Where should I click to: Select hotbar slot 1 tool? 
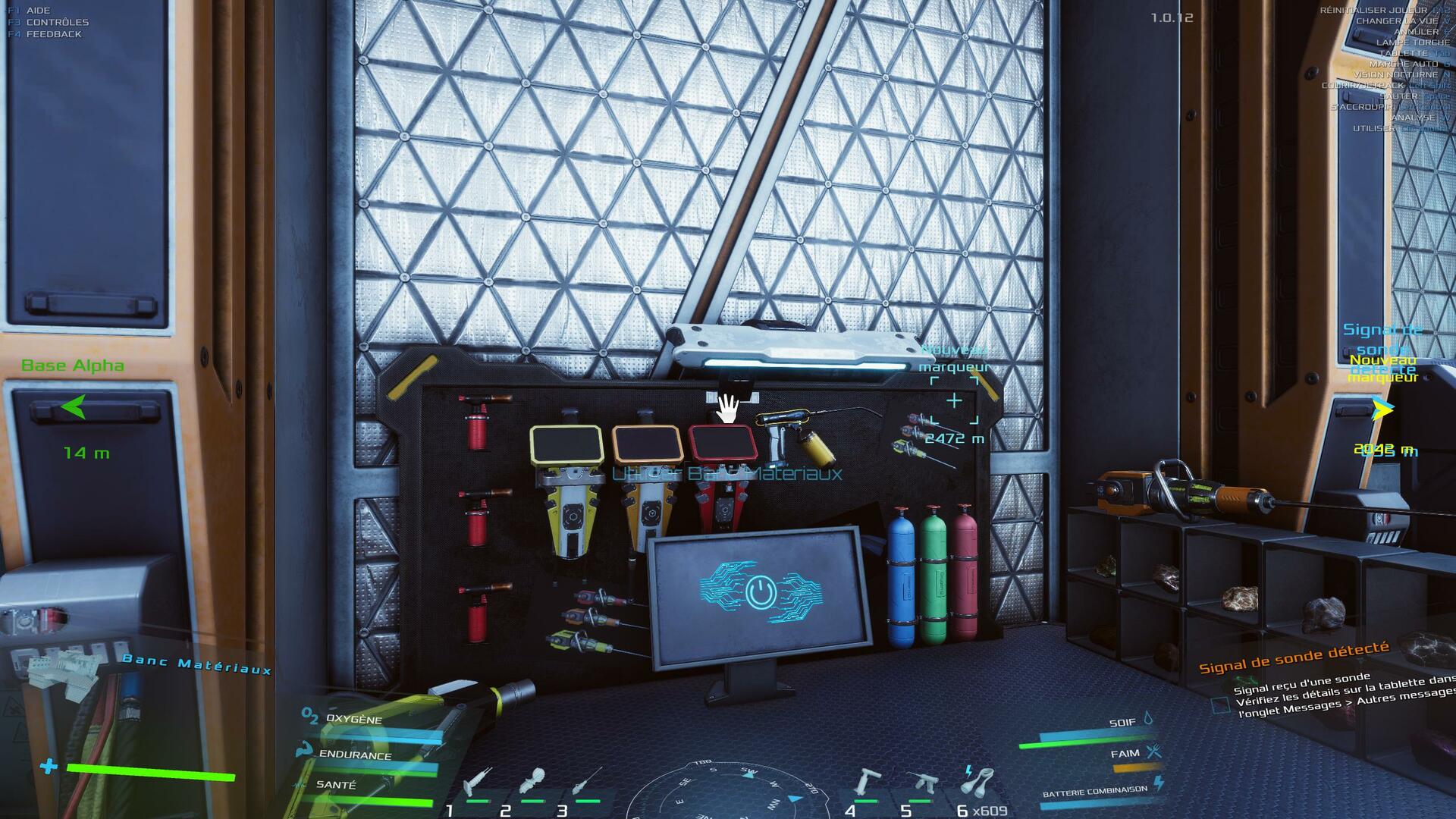[478, 781]
